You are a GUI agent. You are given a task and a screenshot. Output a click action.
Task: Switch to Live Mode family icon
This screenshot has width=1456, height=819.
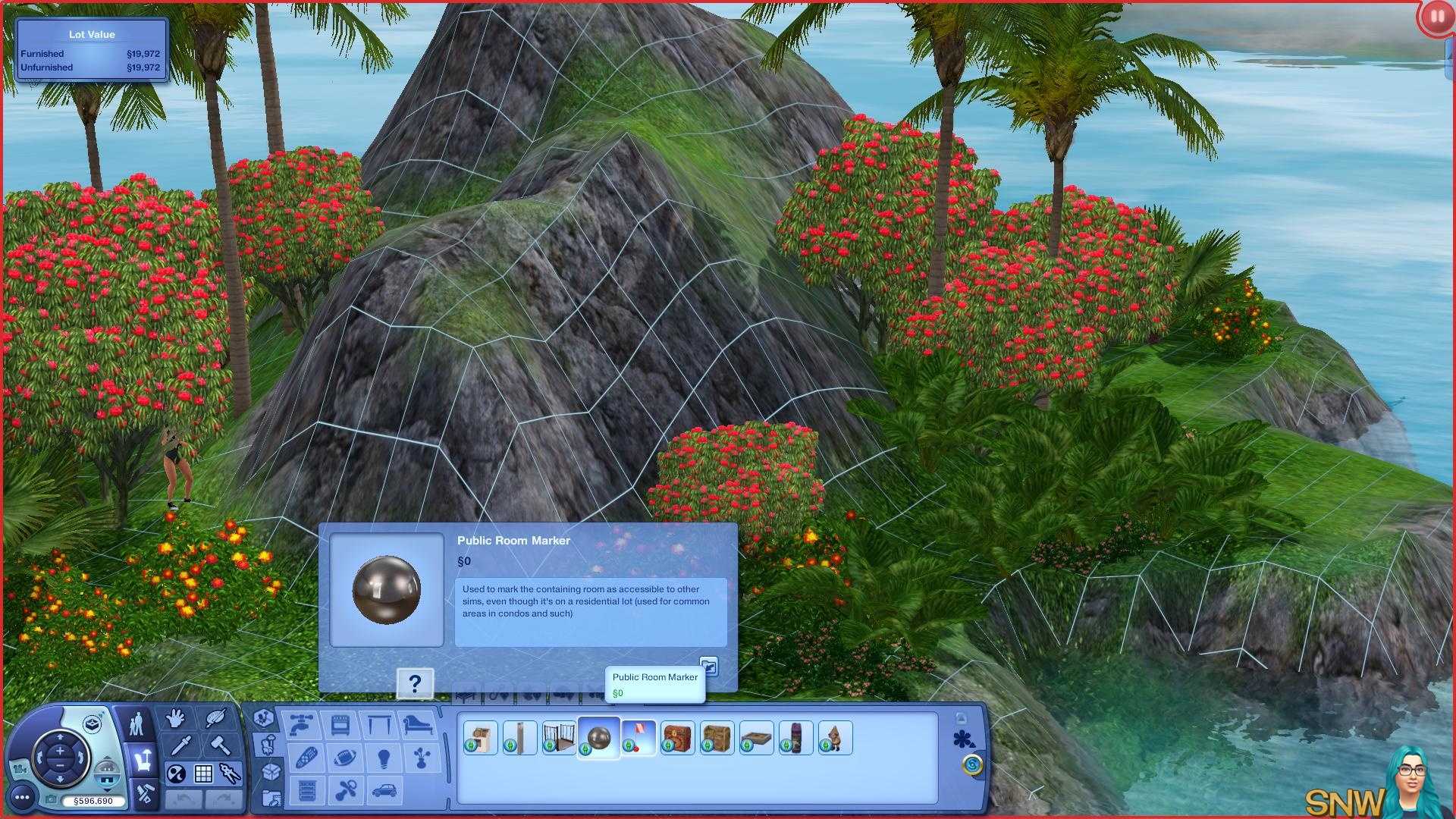136,724
